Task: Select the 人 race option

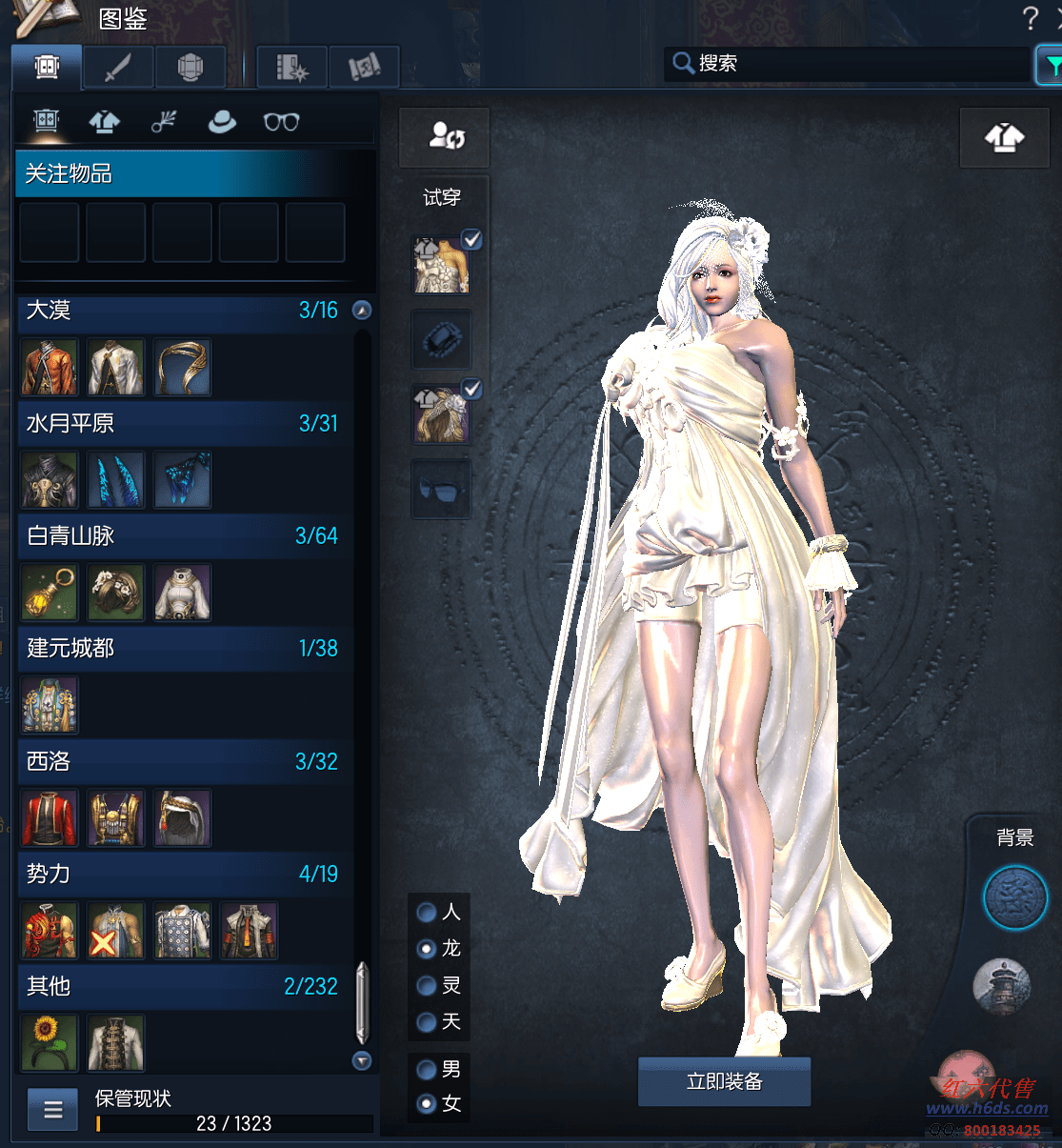Action: 428,913
